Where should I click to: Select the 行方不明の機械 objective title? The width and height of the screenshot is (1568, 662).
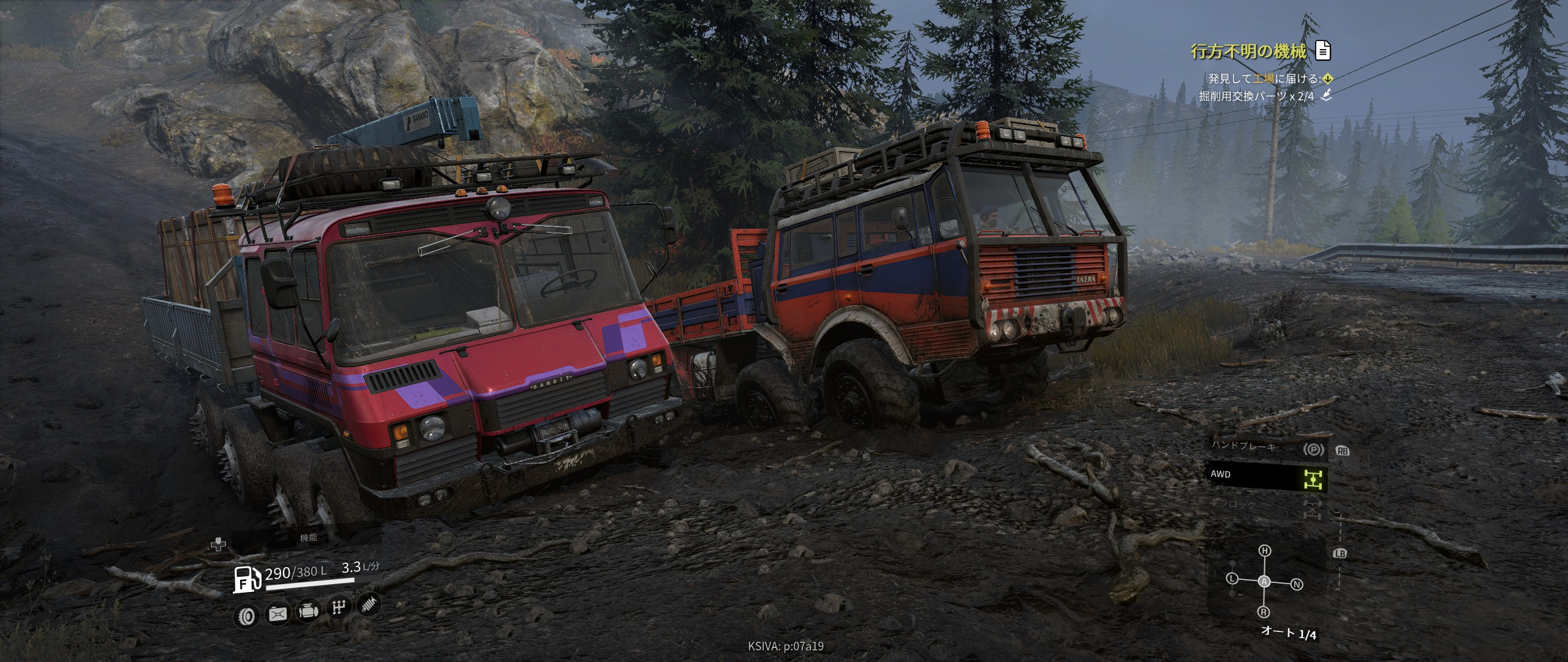(1248, 51)
